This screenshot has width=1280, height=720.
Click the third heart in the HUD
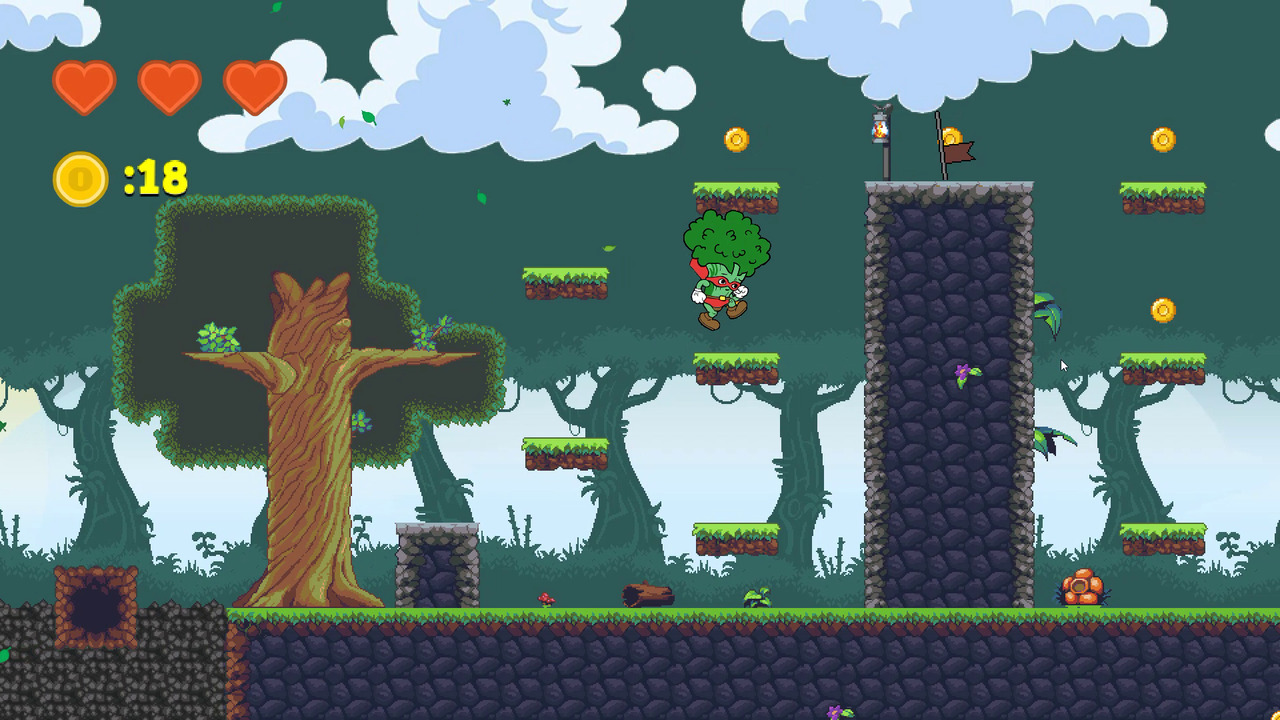[255, 88]
